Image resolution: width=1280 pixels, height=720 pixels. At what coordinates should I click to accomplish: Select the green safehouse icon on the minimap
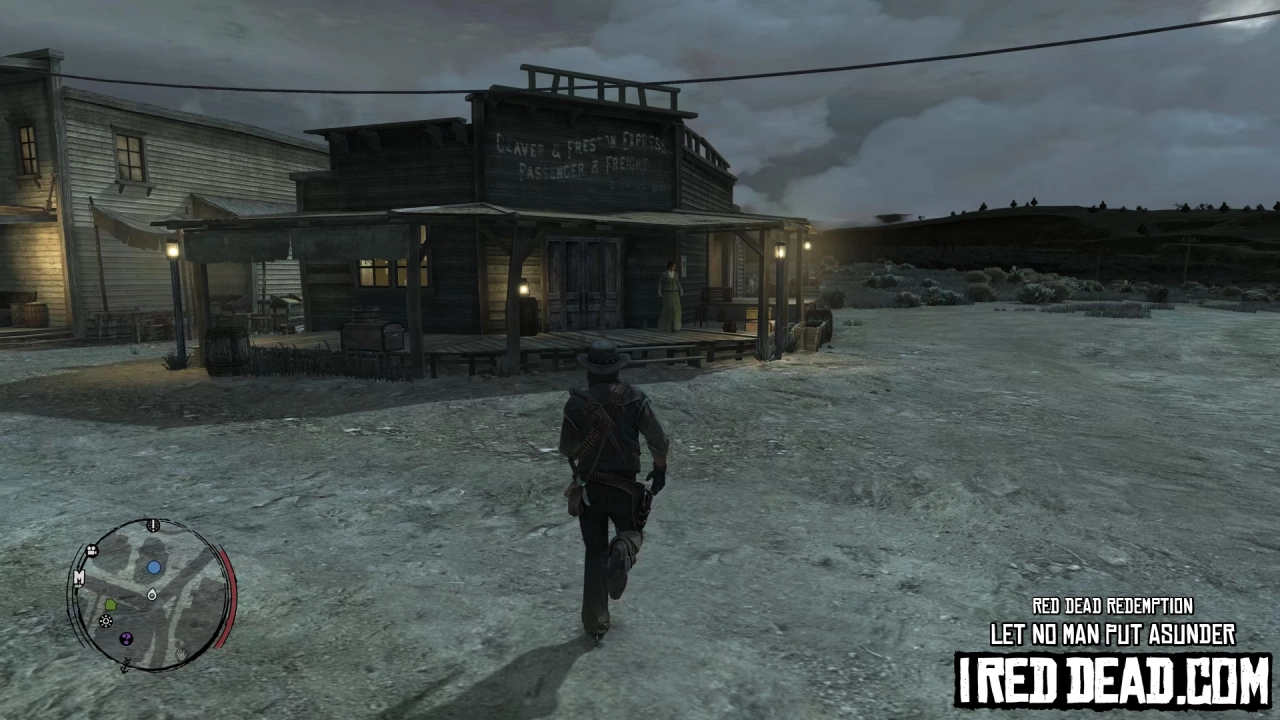110,605
